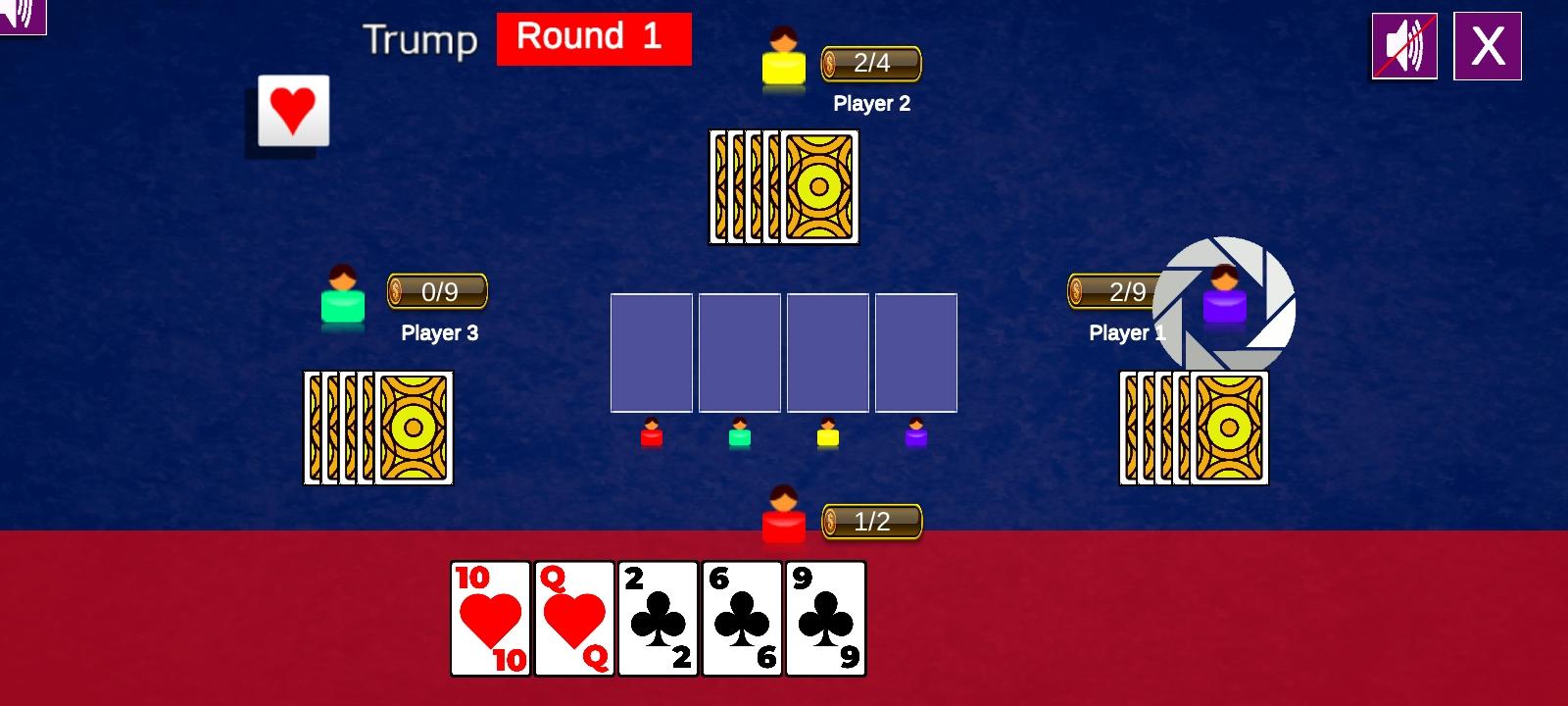Click Player 2's face-down card stack
This screenshot has height=706, width=1568.
click(782, 185)
